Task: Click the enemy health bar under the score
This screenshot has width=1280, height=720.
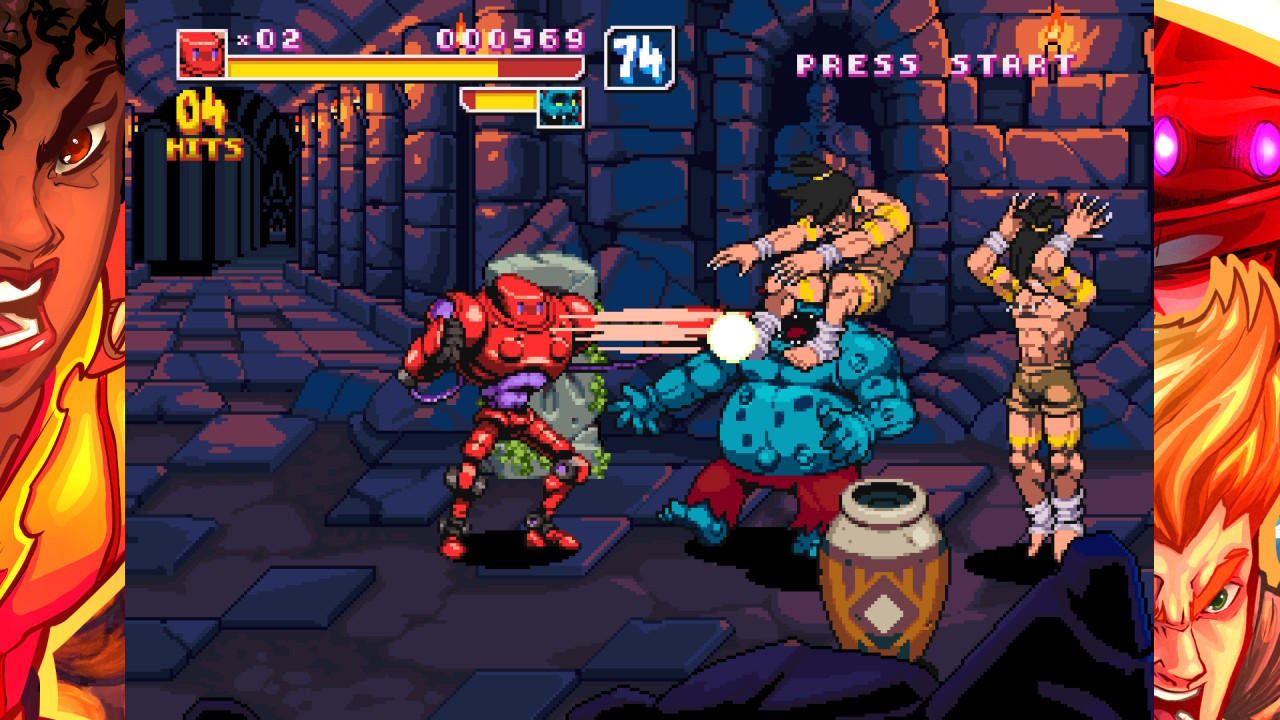Action: [x=502, y=99]
